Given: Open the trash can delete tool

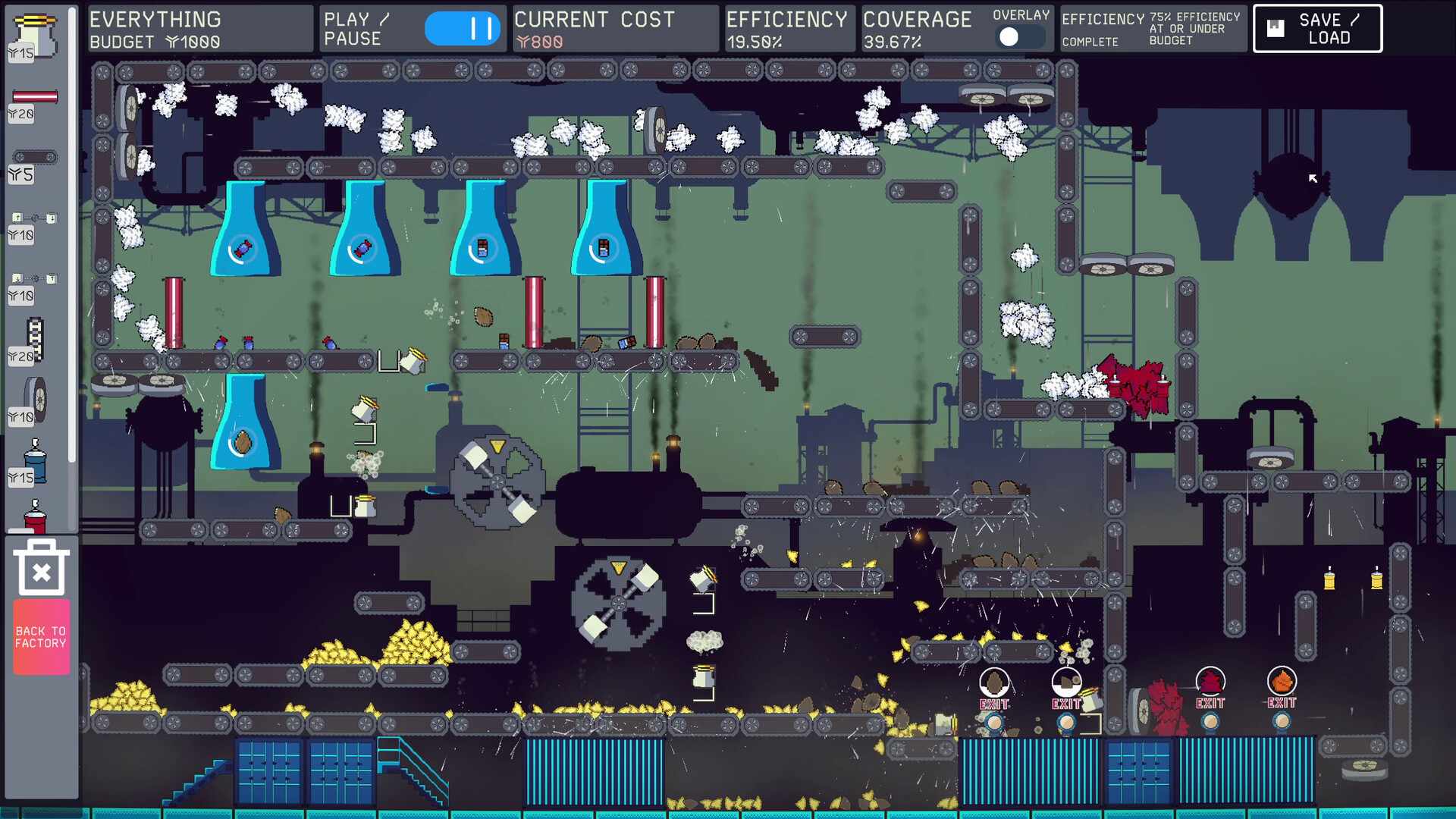Looking at the screenshot, I should coord(42,569).
